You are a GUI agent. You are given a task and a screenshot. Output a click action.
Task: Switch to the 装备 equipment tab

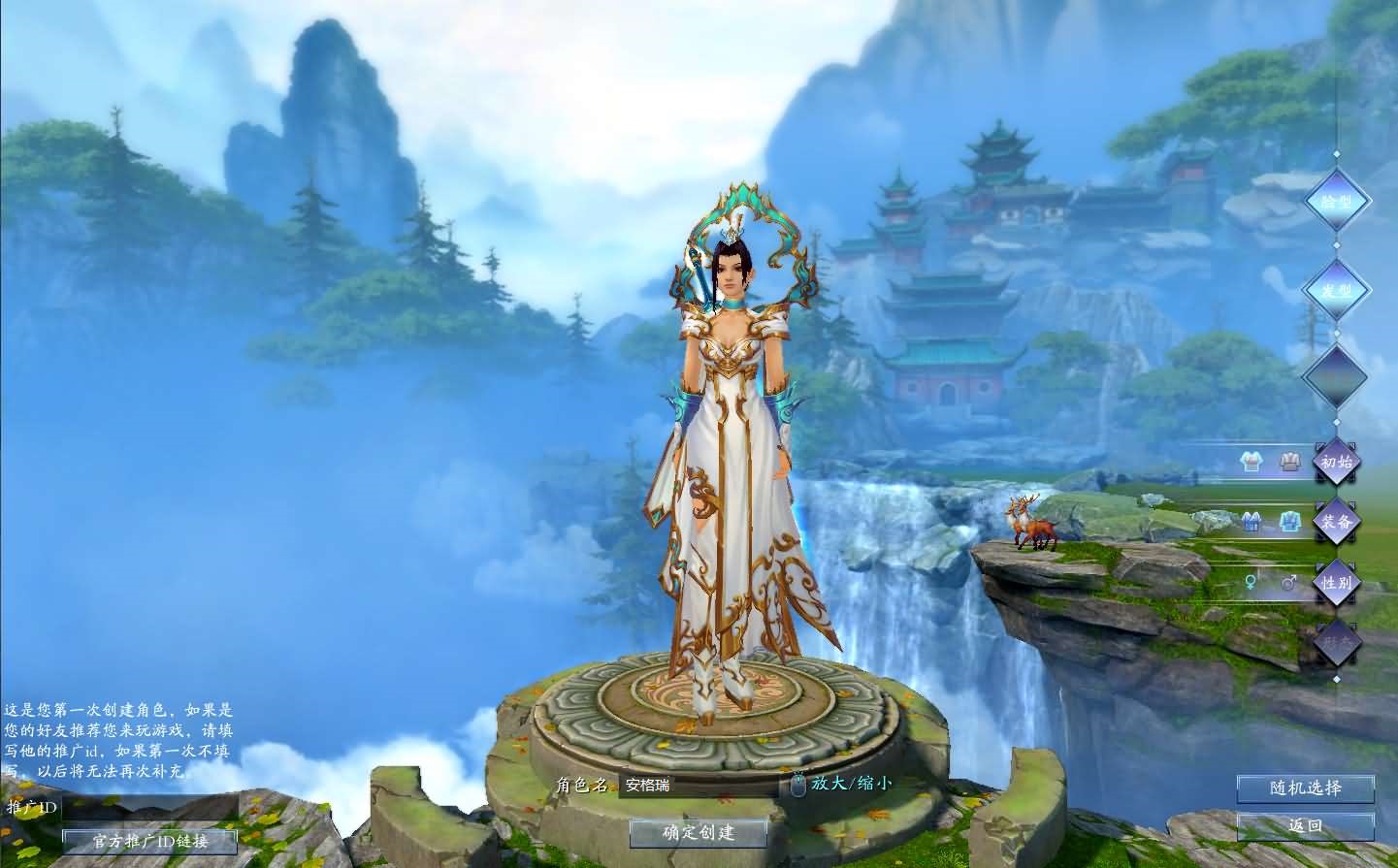tap(1337, 522)
